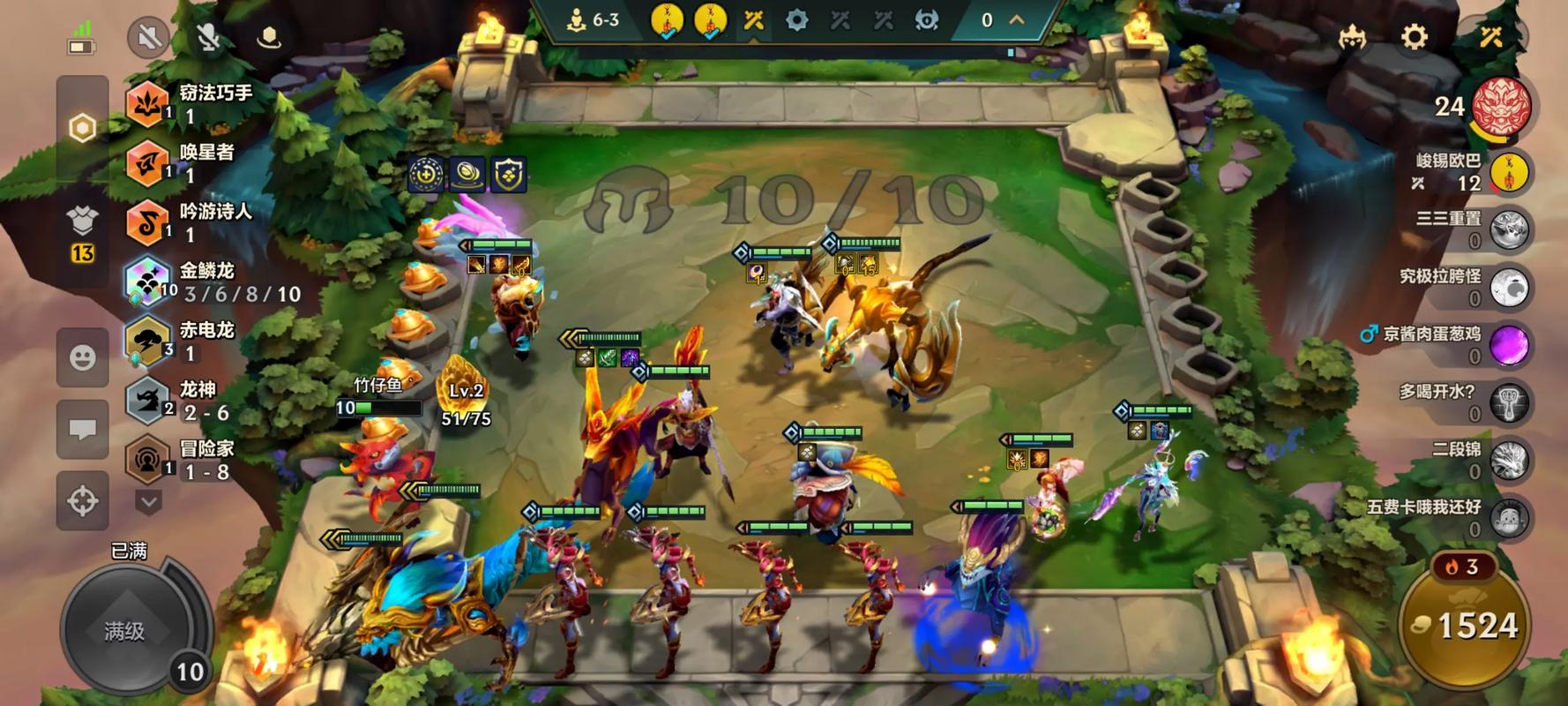The image size is (1568, 706).
Task: Toggle the muted microphone icon
Action: pos(208,38)
